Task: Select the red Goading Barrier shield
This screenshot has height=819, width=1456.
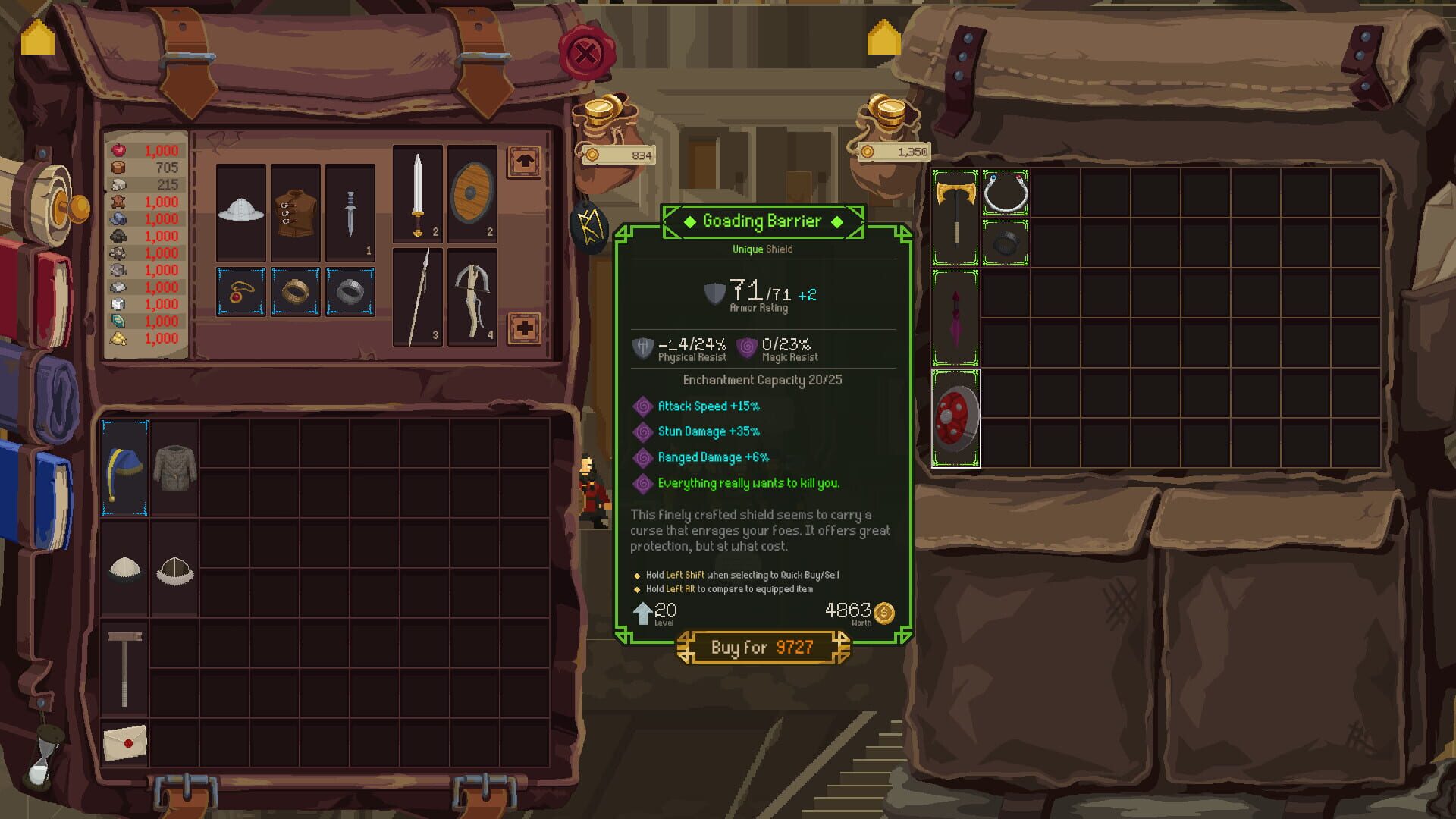Action: click(x=955, y=422)
